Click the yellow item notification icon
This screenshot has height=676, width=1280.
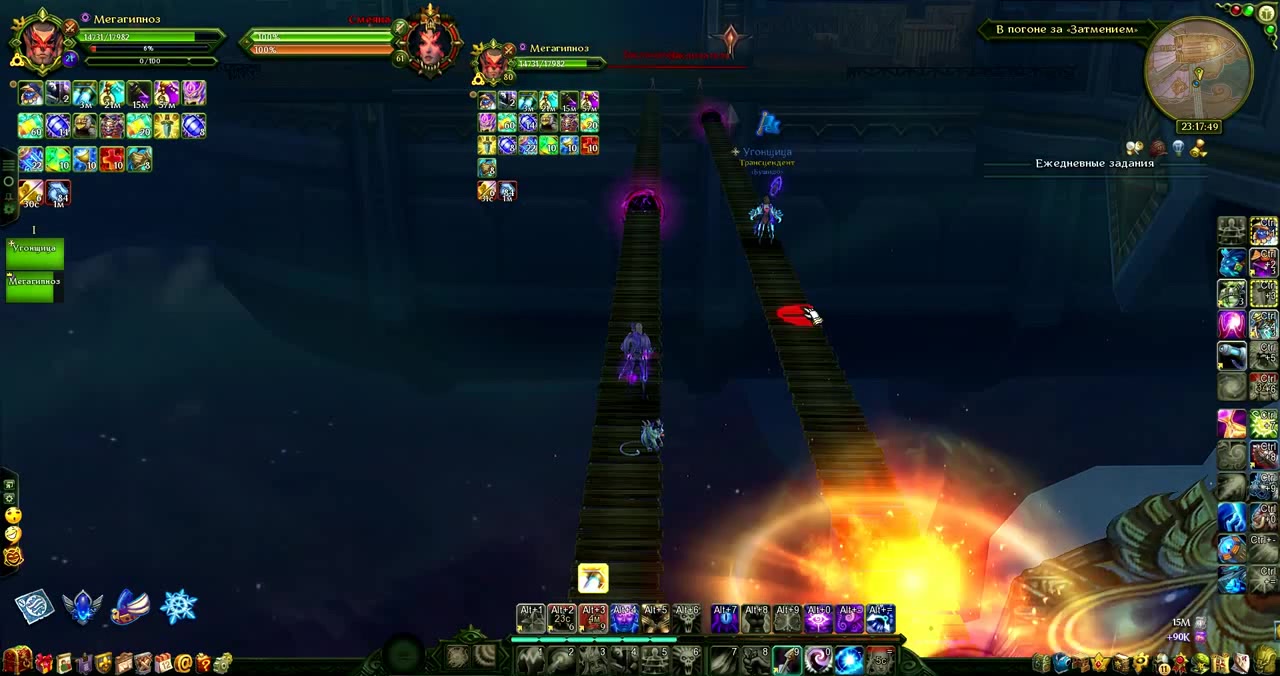point(593,578)
